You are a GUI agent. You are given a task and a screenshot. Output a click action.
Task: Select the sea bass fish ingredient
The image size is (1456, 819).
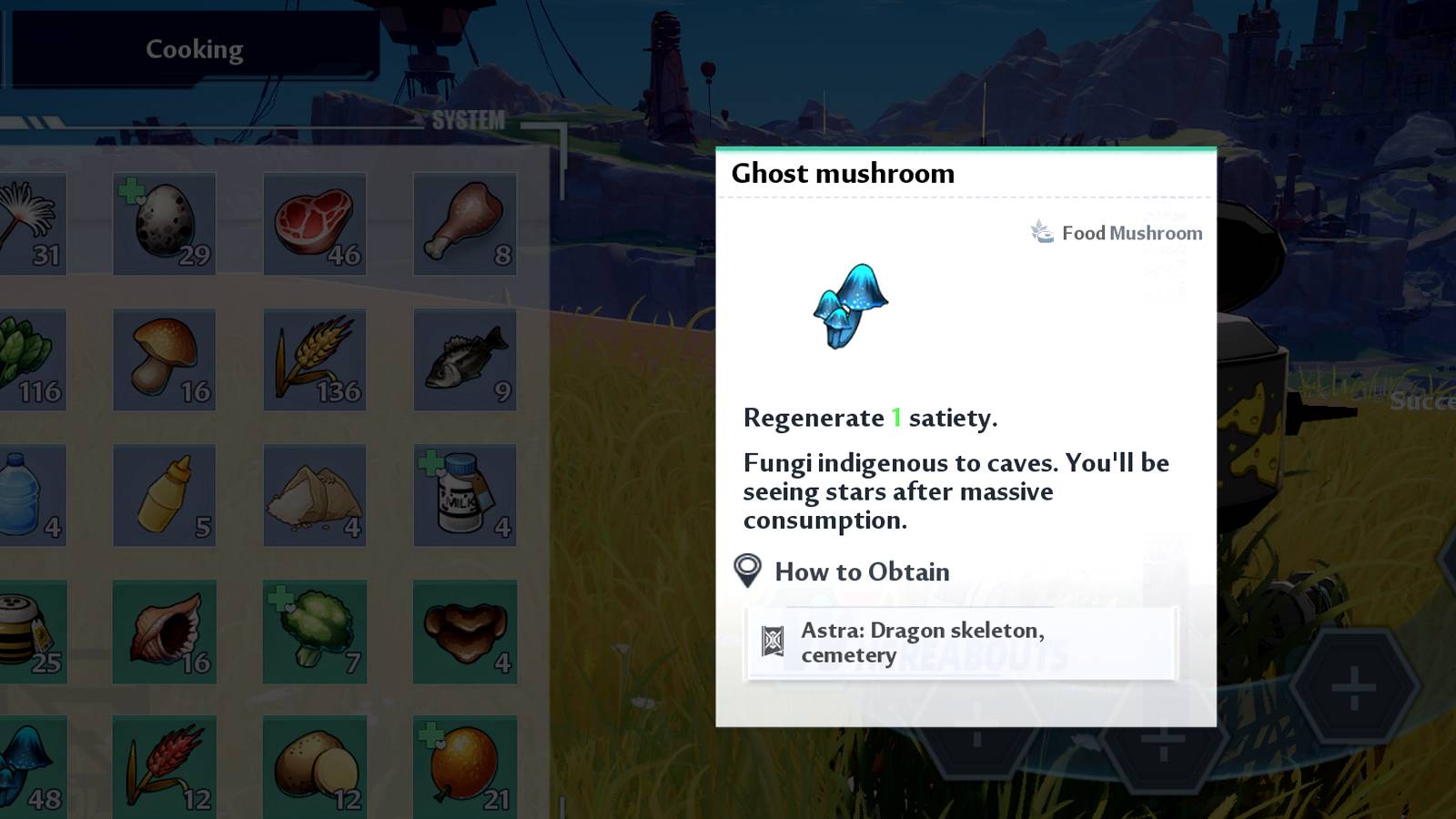pos(464,359)
